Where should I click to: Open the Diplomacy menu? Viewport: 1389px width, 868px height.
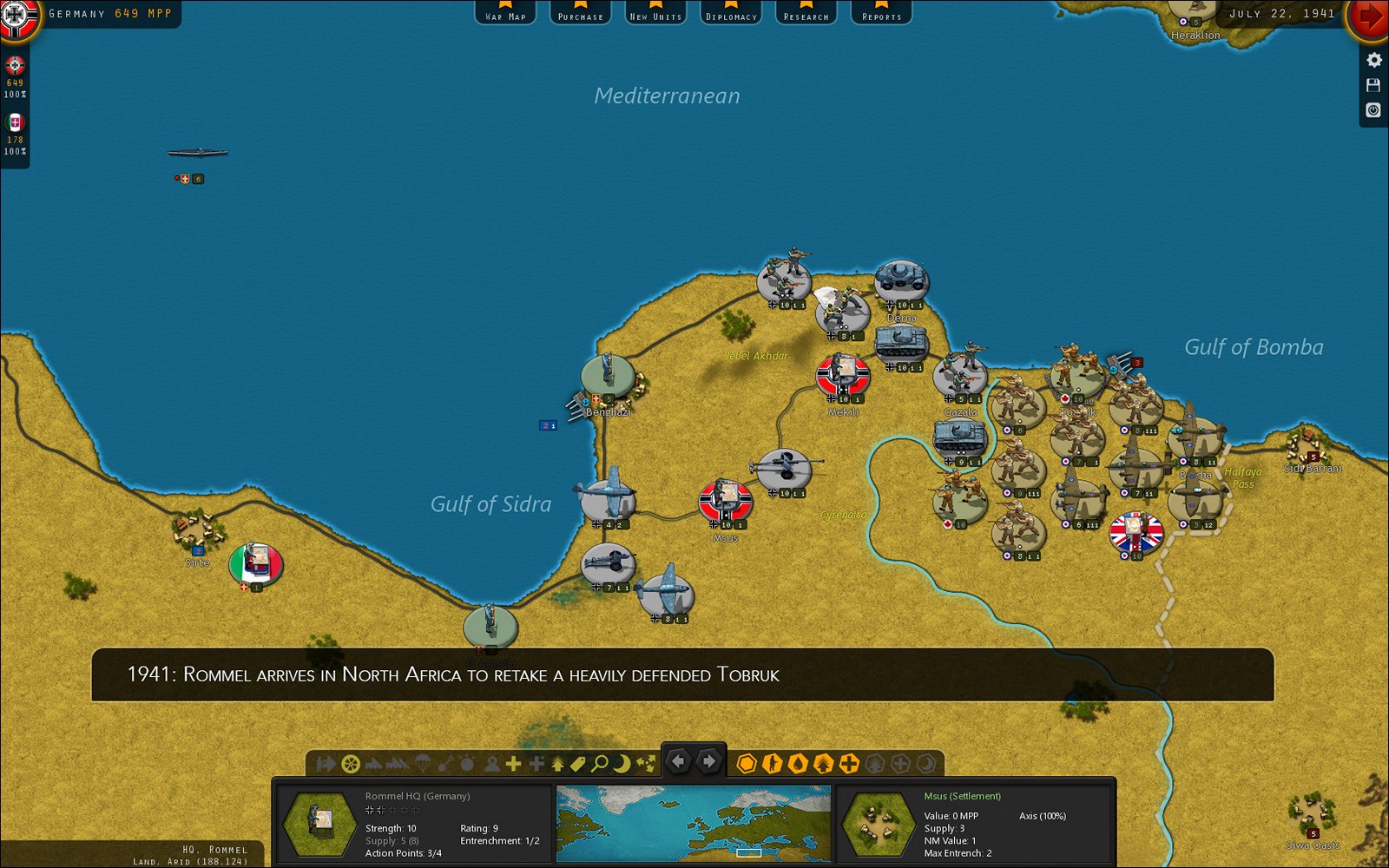pyautogui.click(x=730, y=13)
